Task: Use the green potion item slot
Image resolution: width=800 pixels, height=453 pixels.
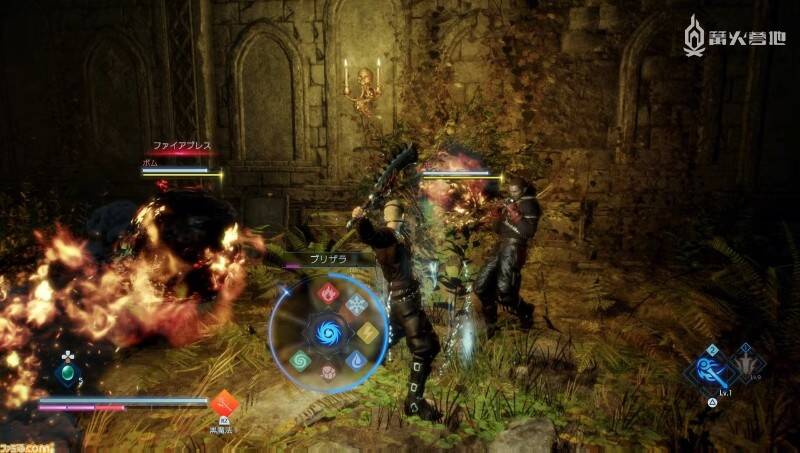Action: (67, 374)
